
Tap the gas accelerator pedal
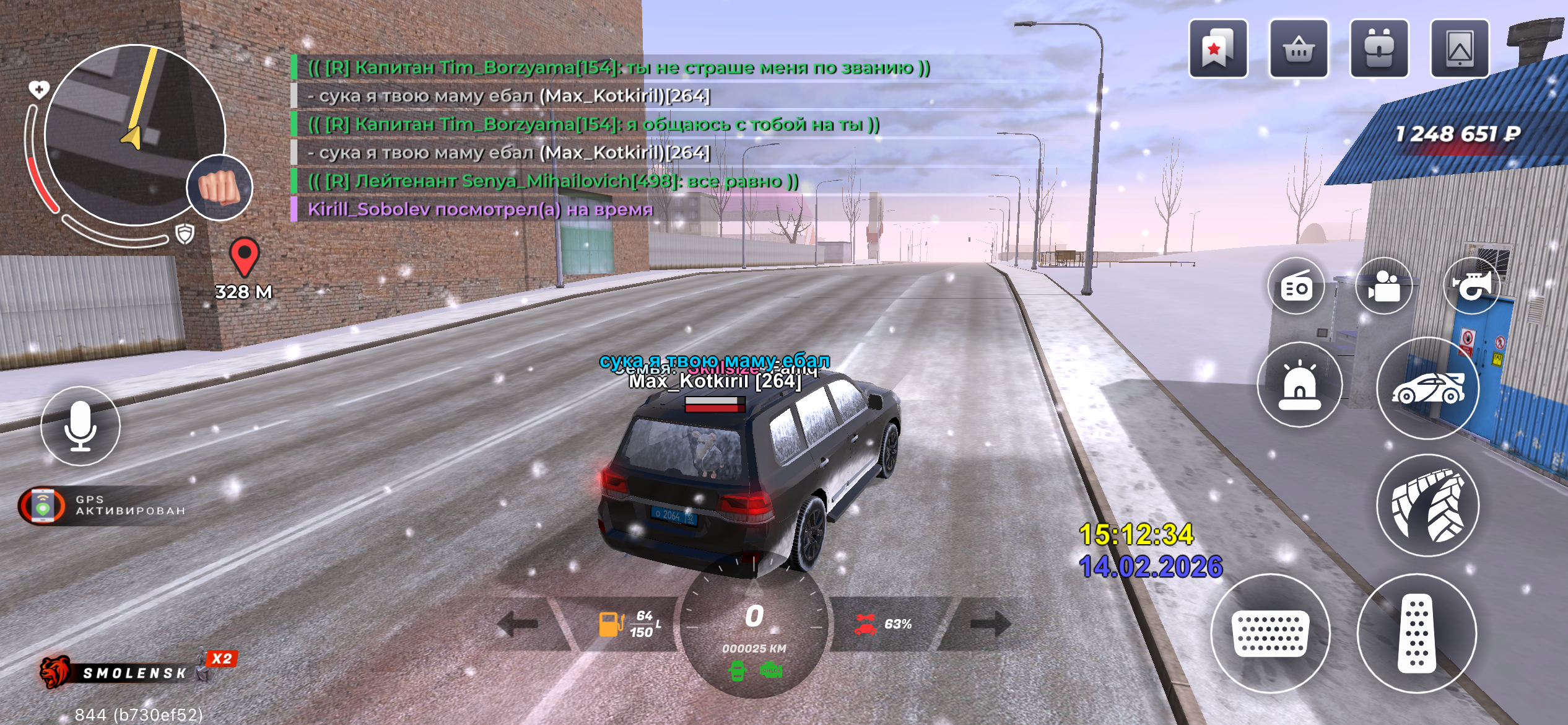(1416, 633)
